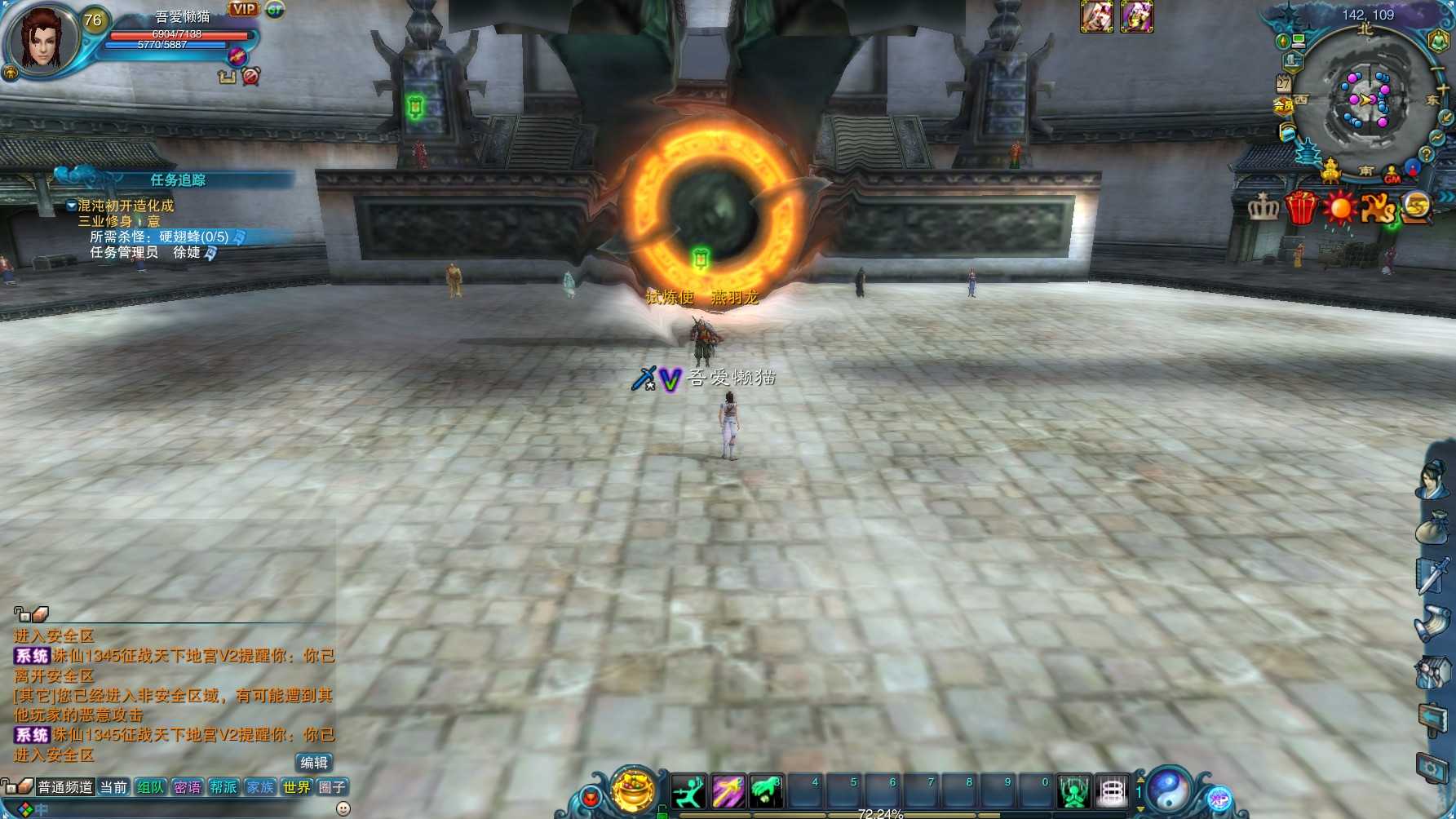Use the purple arrow skill on the hotbar
The height and width of the screenshot is (819, 1456).
(728, 791)
